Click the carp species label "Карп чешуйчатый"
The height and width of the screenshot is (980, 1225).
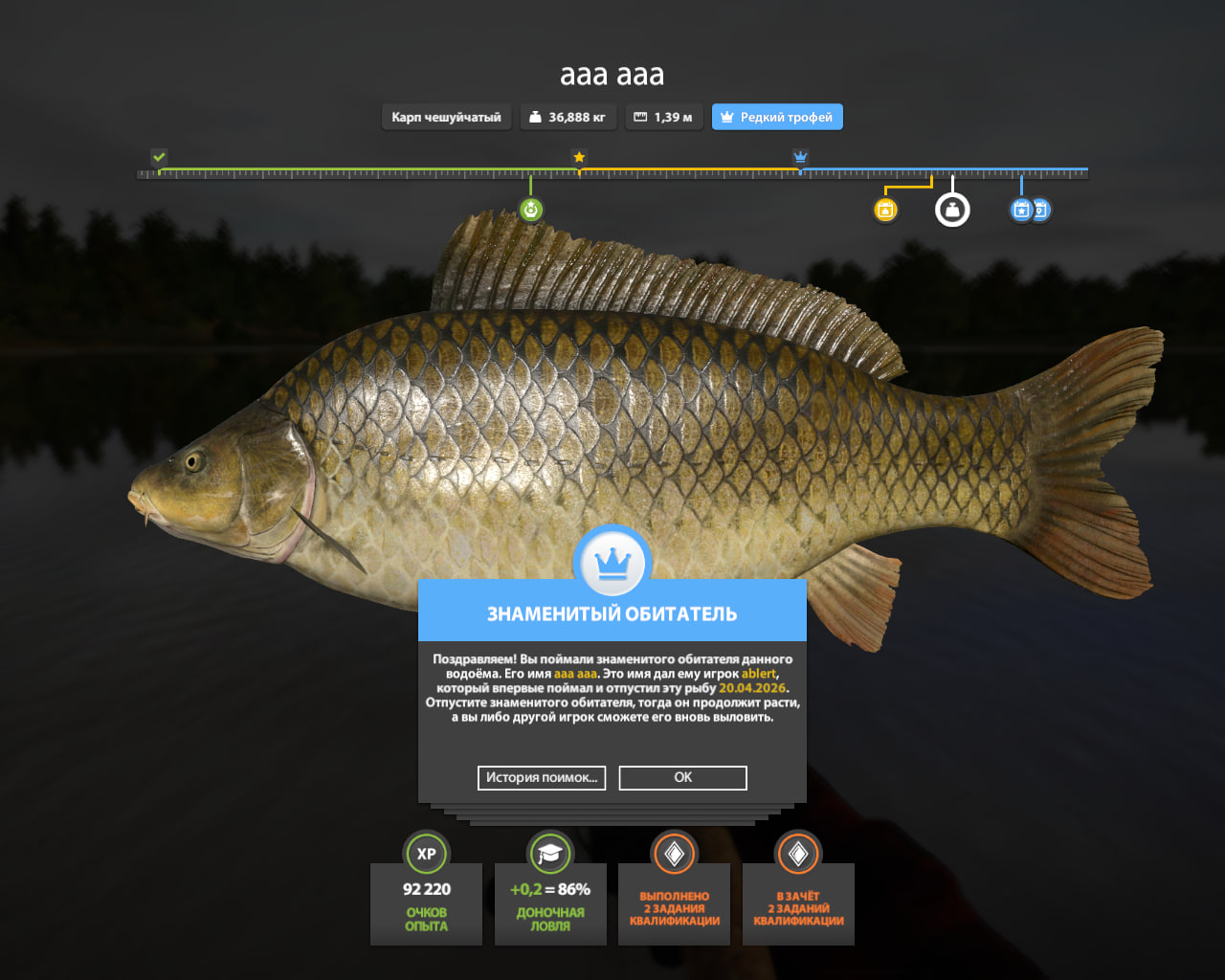coord(446,117)
